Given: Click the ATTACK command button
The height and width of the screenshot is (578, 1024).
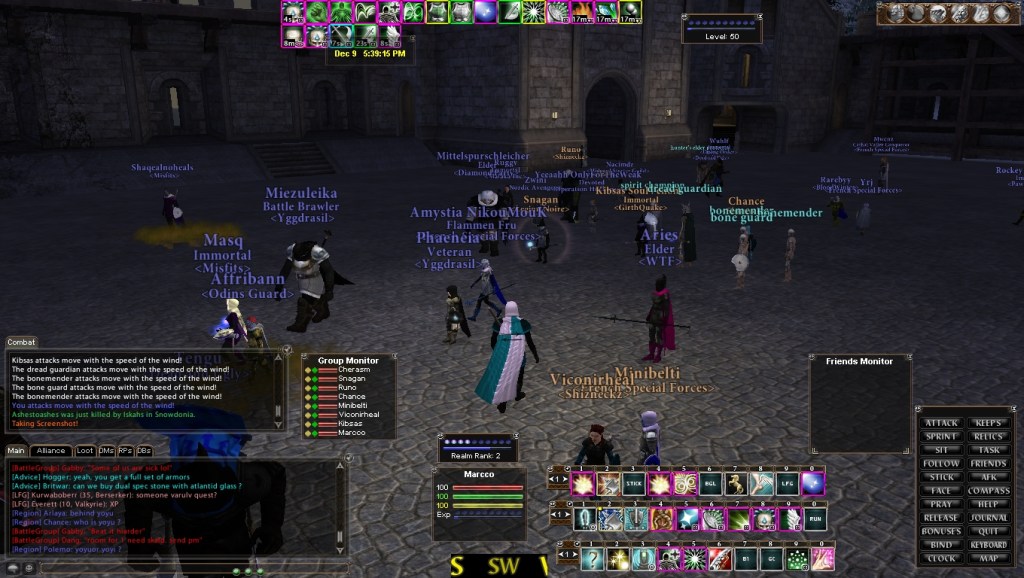Looking at the screenshot, I should point(941,423).
